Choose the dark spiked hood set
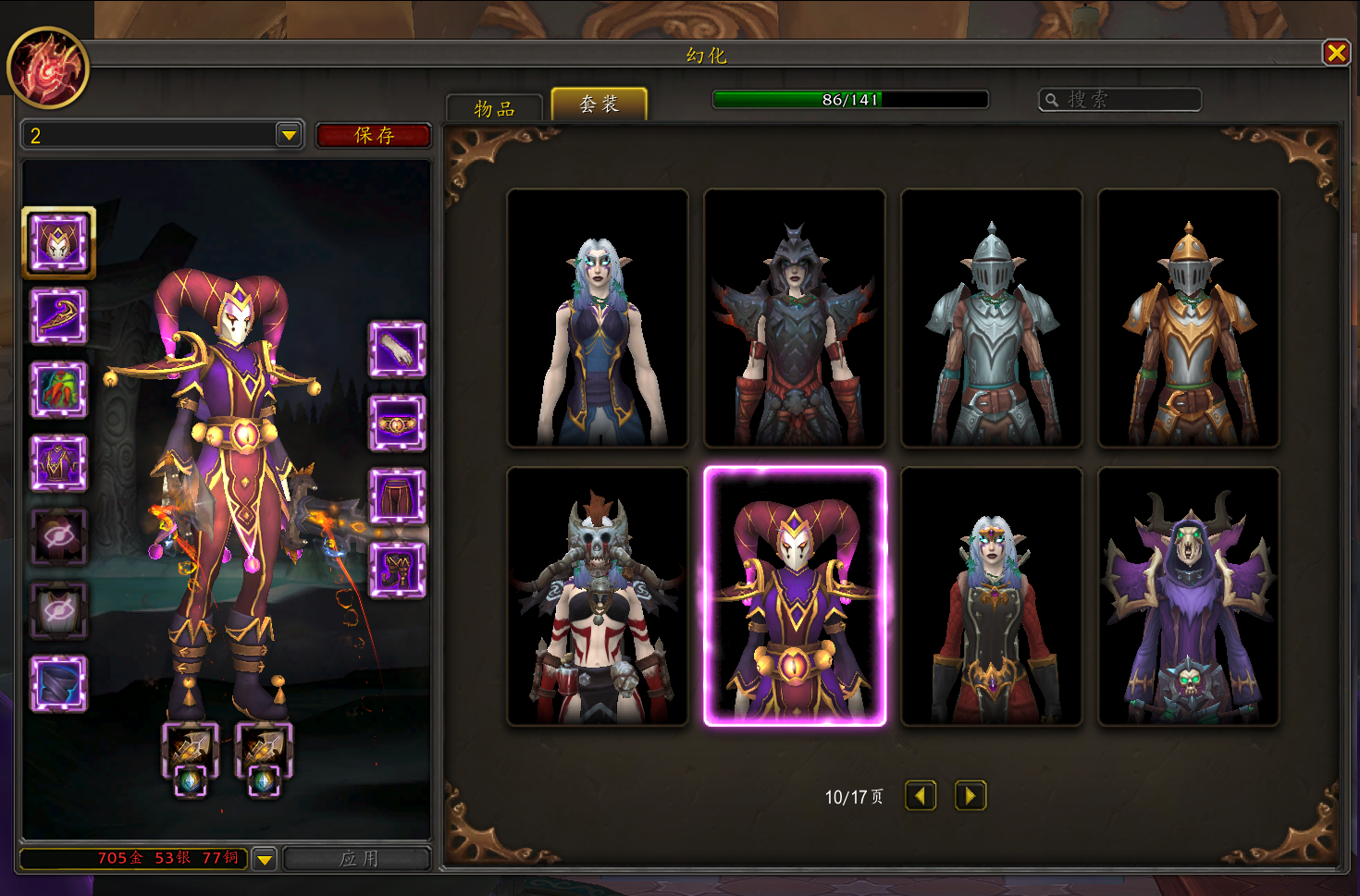This screenshot has height=896, width=1360. 795,319
